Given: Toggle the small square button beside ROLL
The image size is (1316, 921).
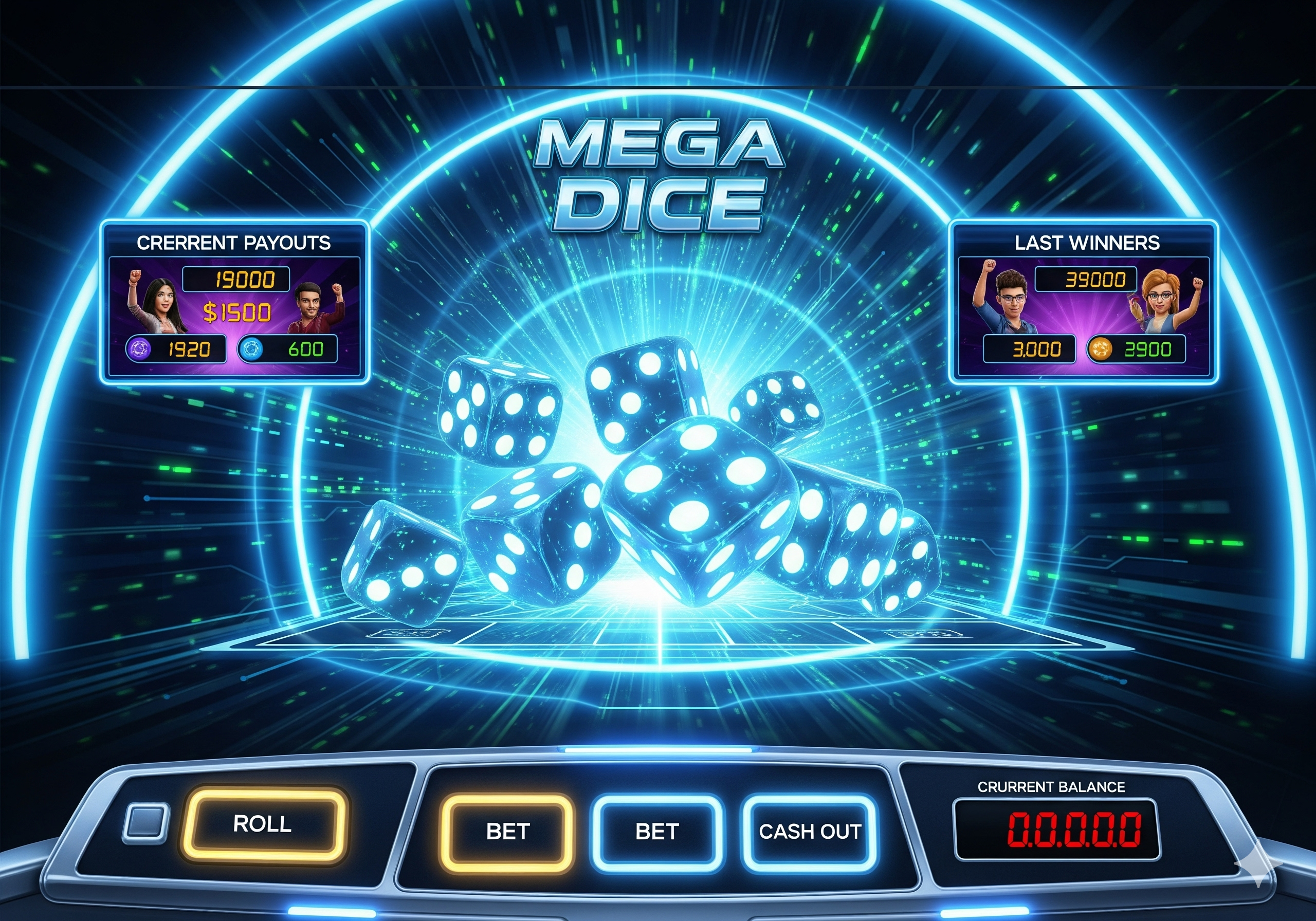Looking at the screenshot, I should click(x=146, y=823).
